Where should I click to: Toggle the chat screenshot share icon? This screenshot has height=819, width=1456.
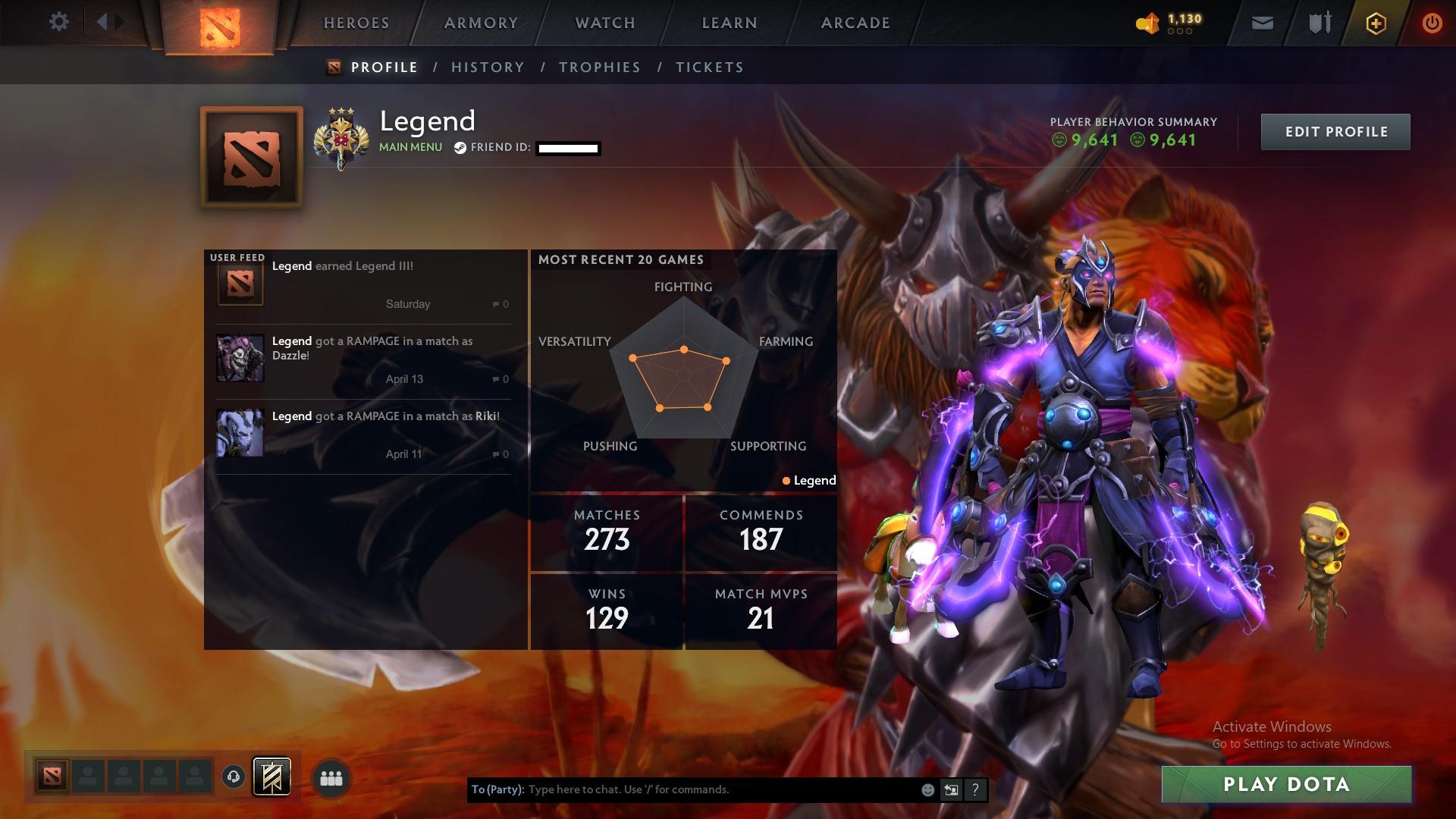(x=950, y=789)
